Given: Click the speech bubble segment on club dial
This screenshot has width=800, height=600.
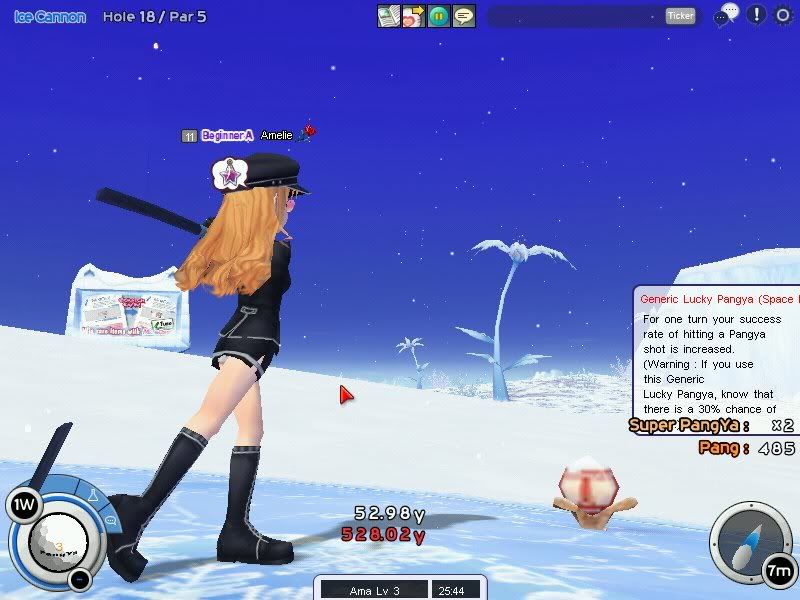Looking at the screenshot, I should (x=110, y=519).
